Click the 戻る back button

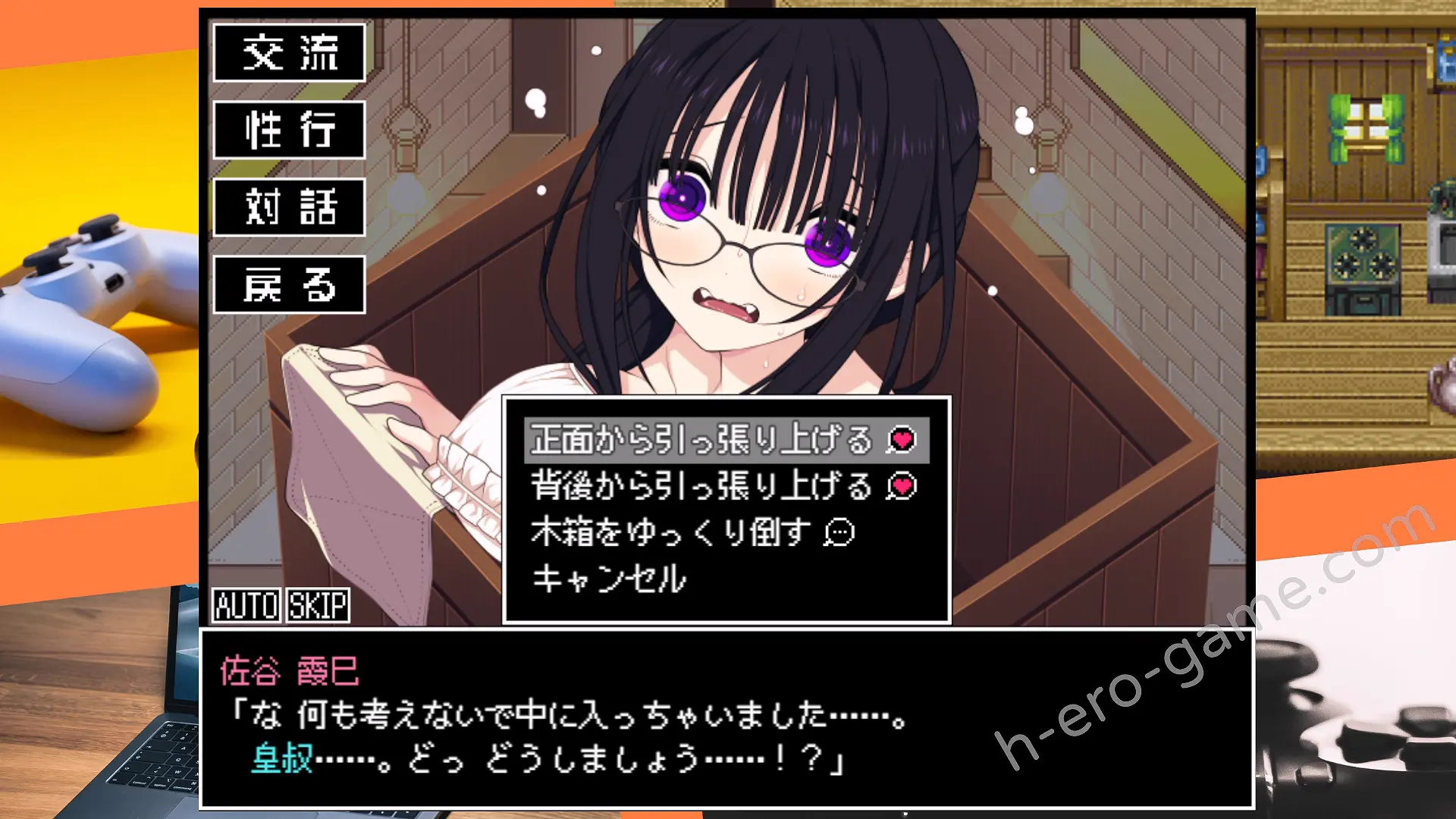tap(289, 285)
